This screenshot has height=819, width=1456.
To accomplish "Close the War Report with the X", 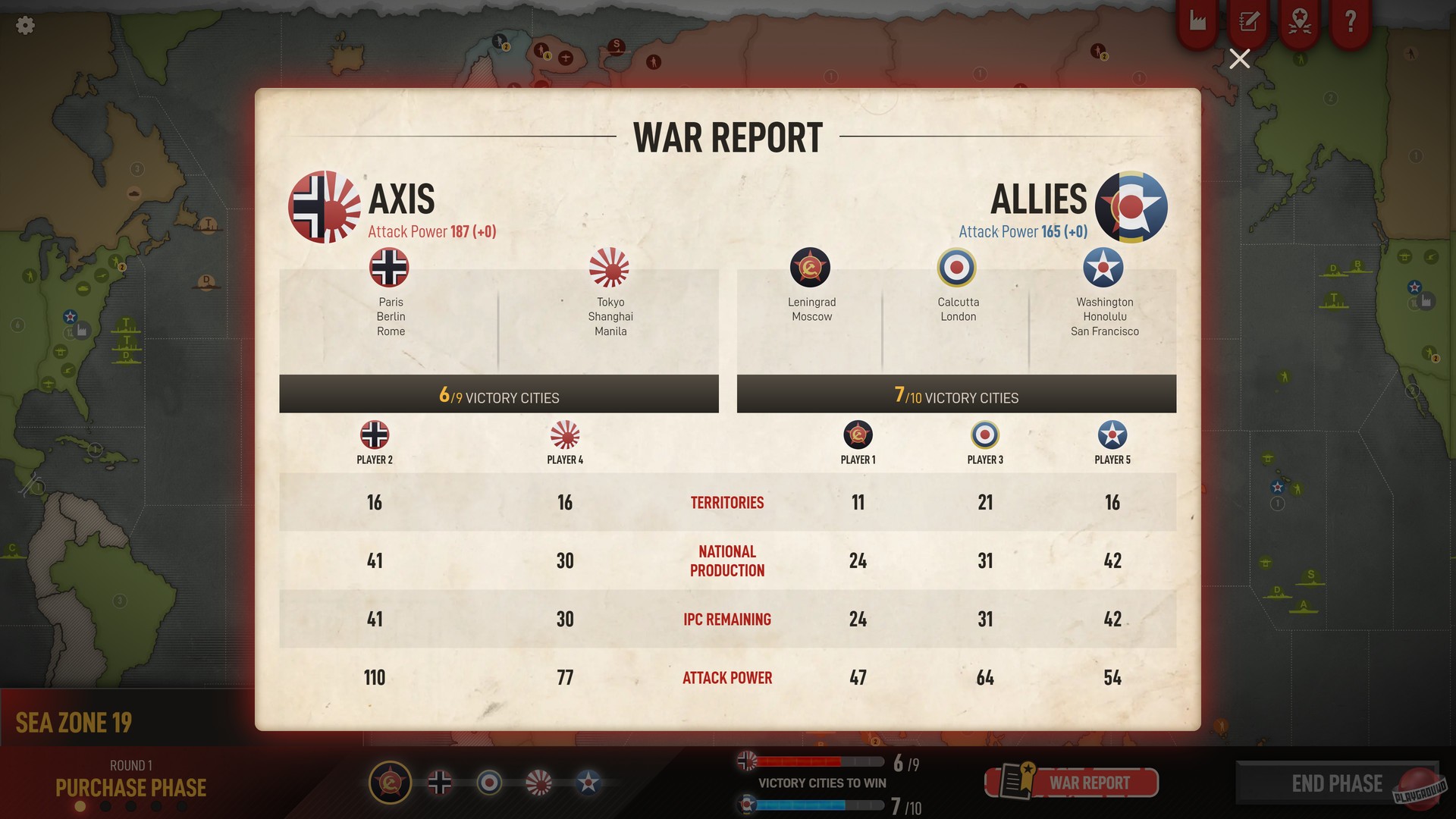I will (1239, 58).
